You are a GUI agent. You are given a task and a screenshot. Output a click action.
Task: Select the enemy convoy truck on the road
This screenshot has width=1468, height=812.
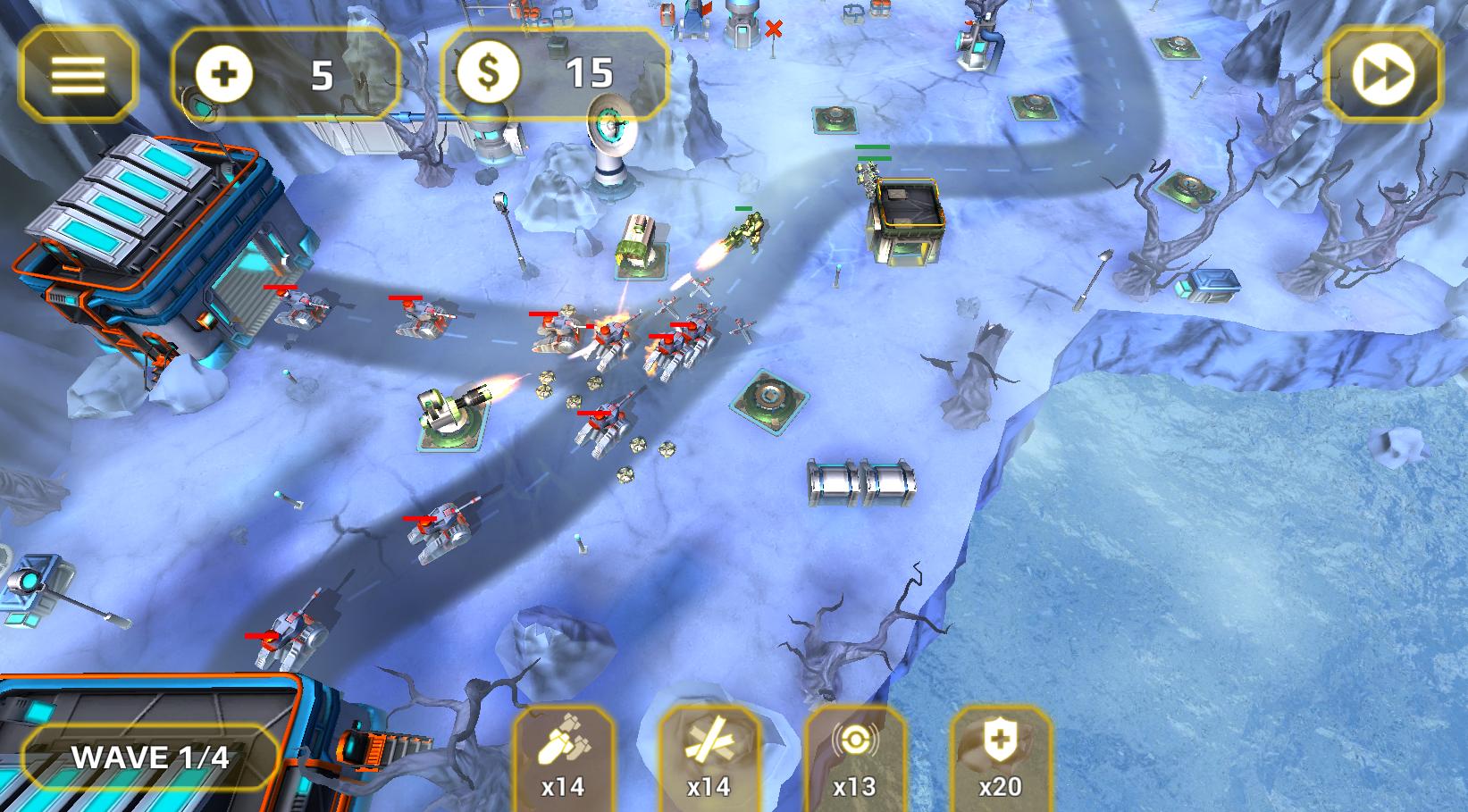(637, 243)
